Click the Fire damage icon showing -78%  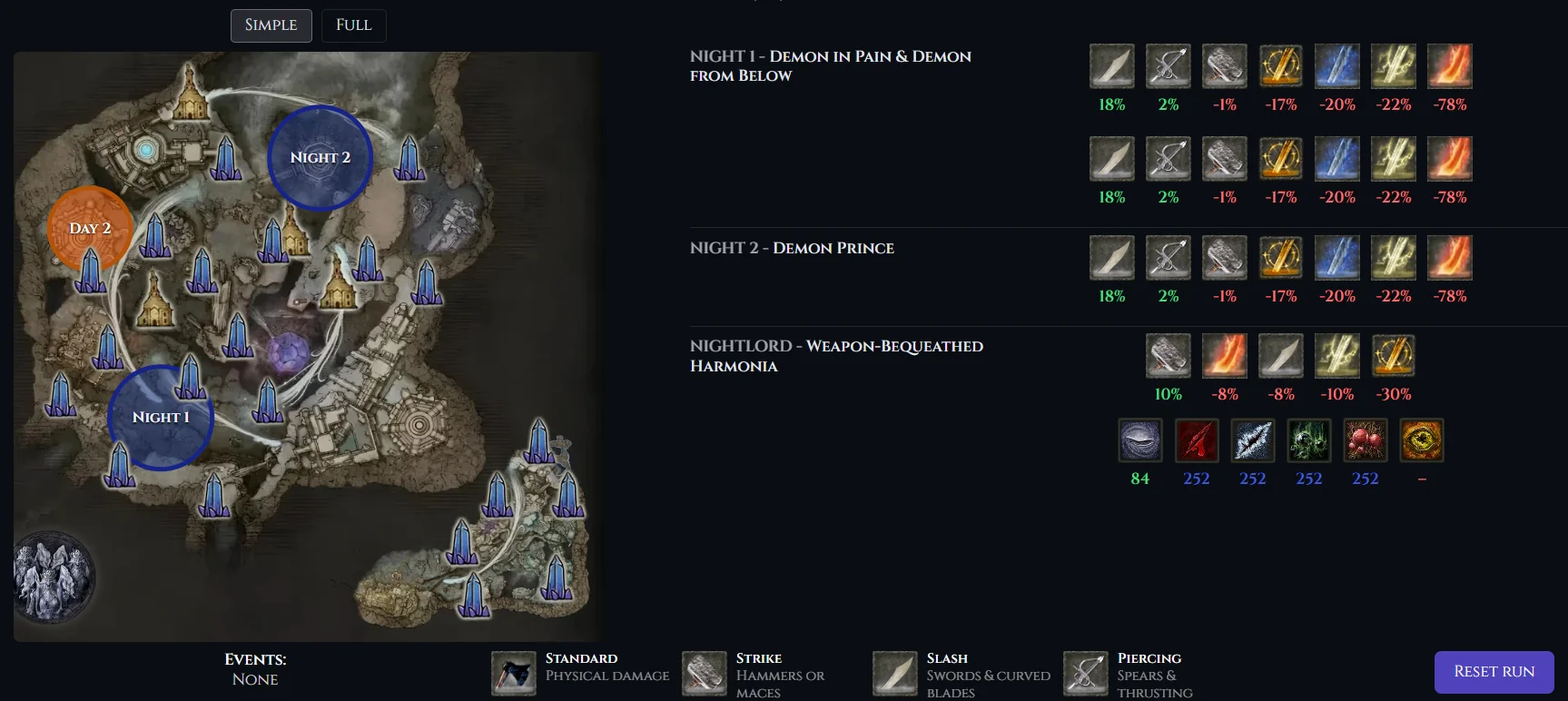click(1450, 65)
